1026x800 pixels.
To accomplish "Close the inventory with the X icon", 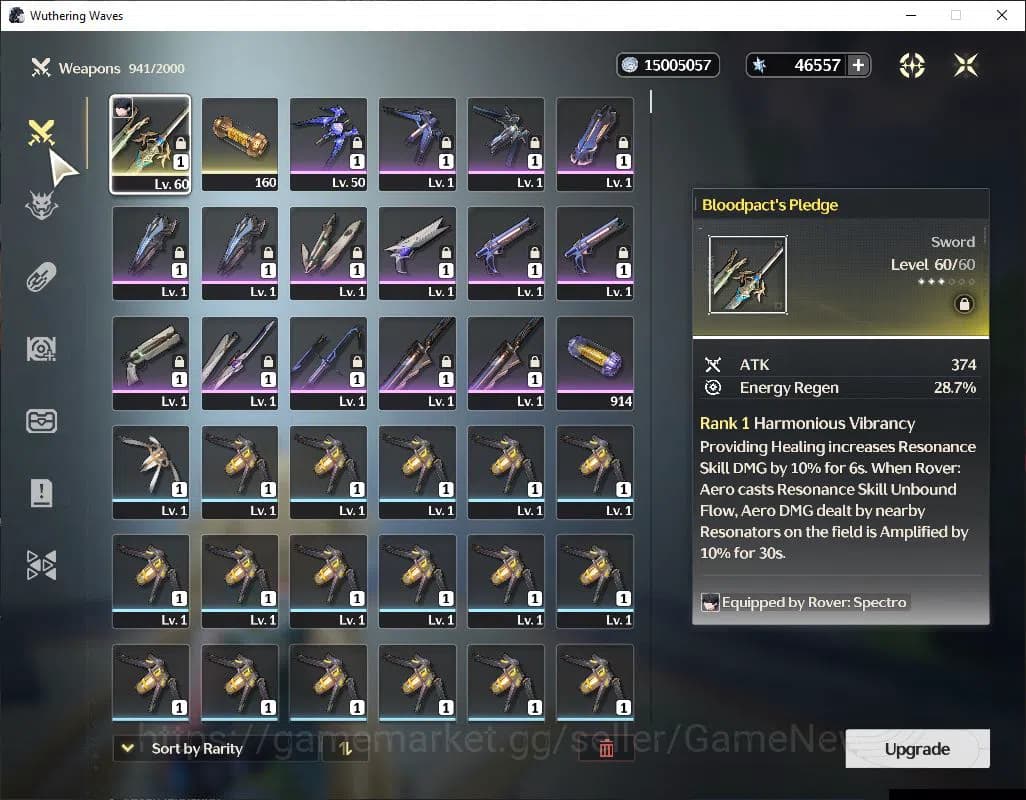I will [966, 65].
